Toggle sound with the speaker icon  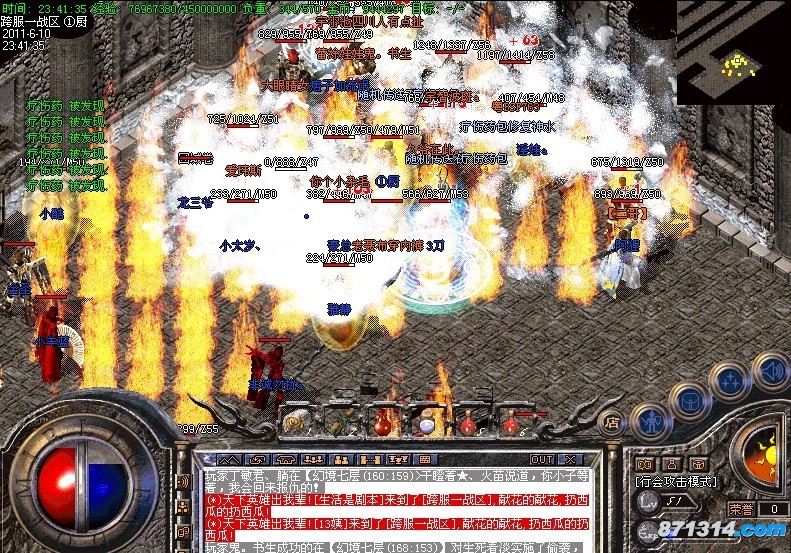point(769,372)
